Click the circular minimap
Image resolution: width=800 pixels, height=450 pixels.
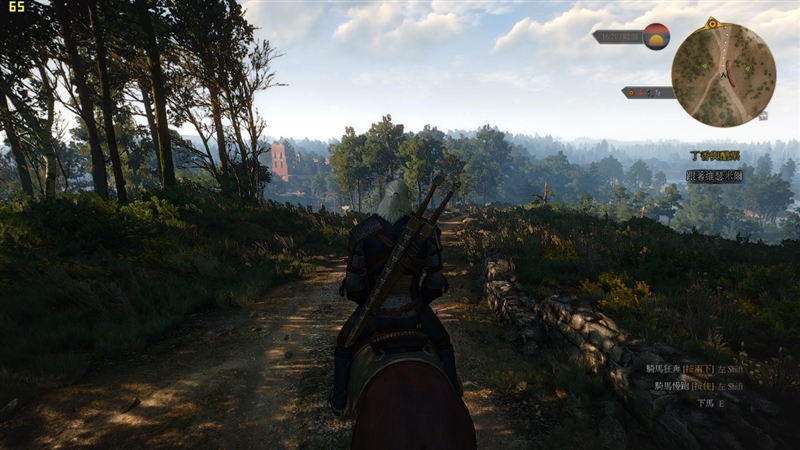coord(723,75)
